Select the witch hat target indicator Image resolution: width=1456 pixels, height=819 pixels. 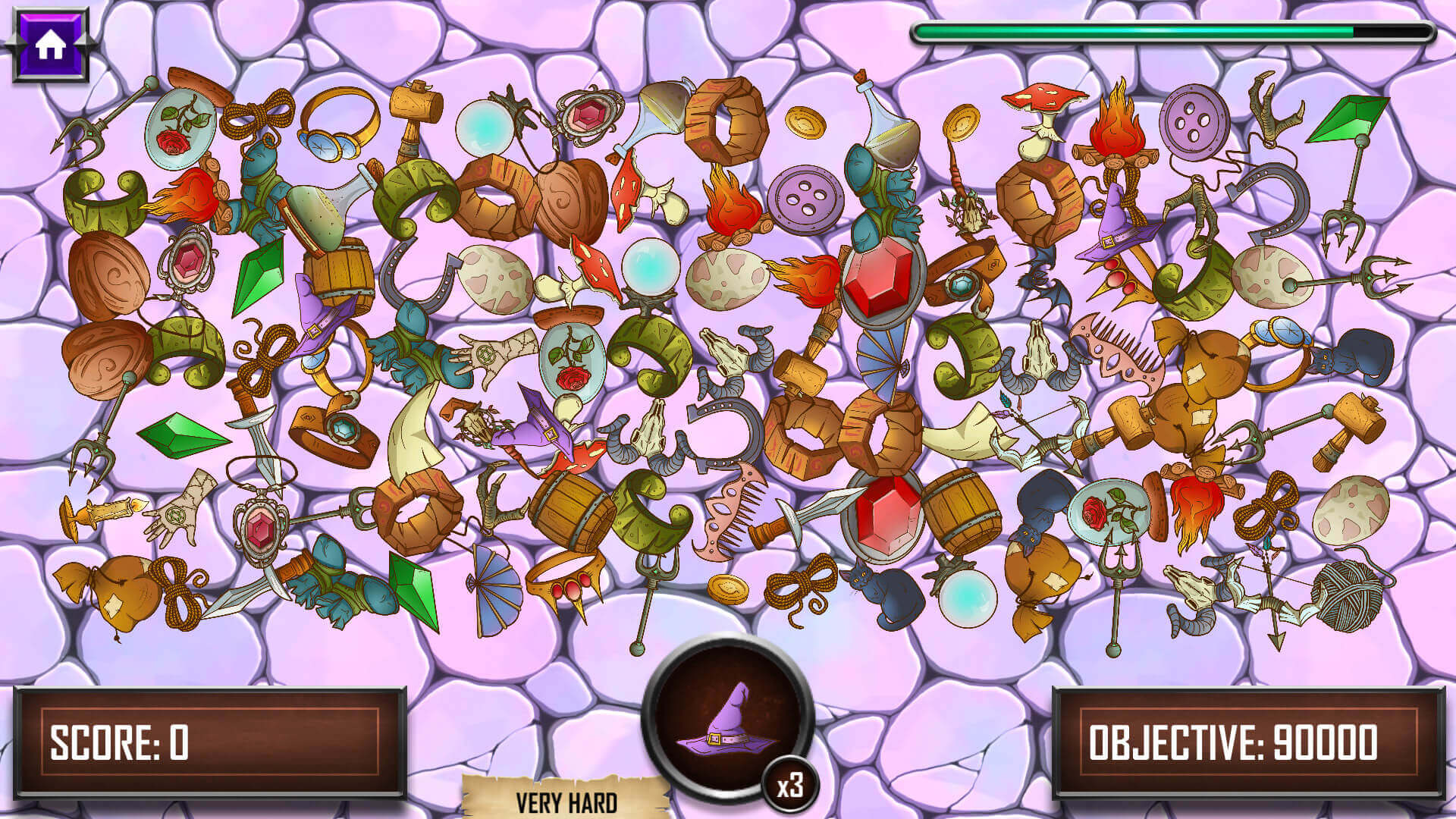pos(726,719)
